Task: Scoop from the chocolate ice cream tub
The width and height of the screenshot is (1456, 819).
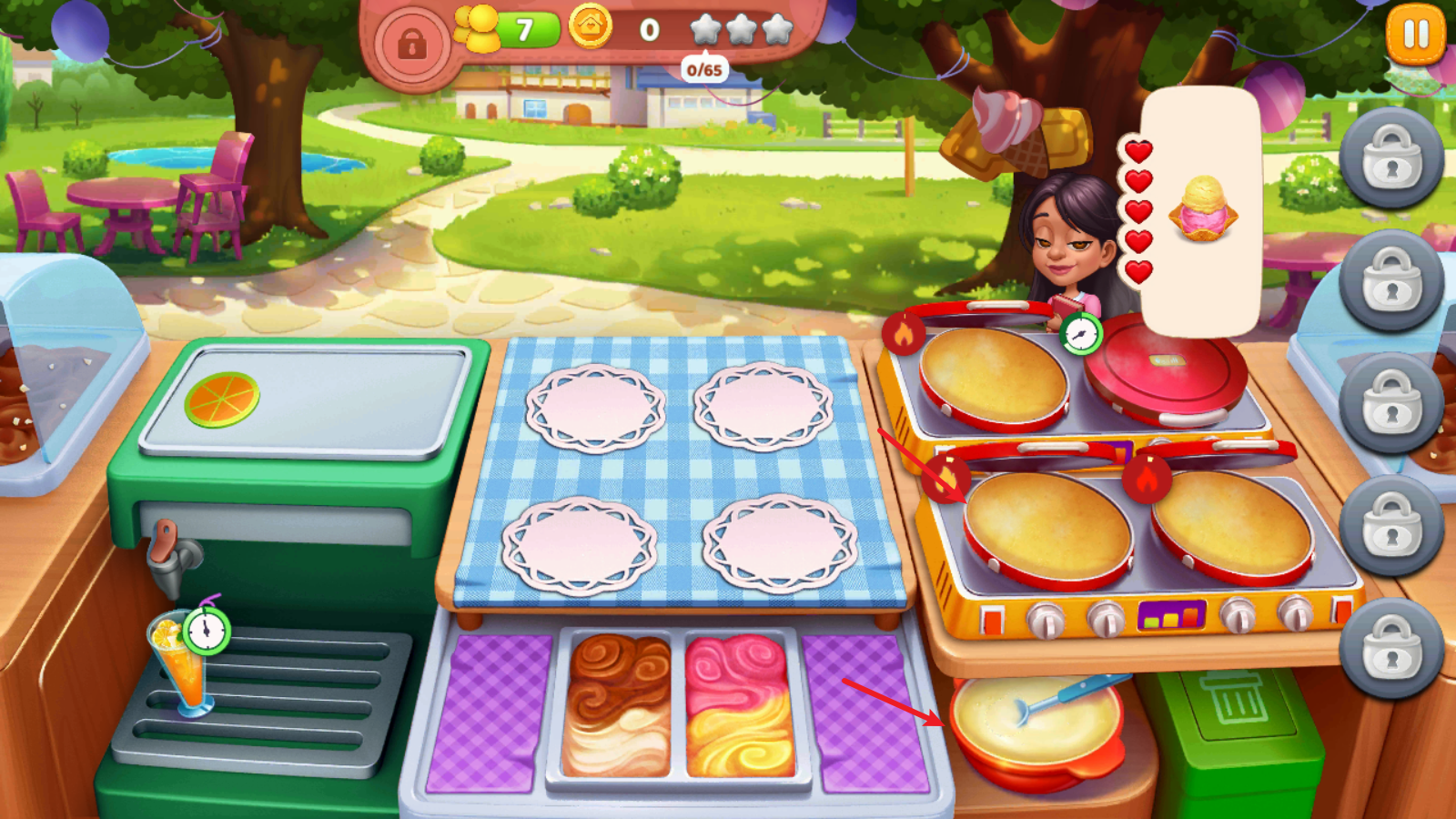Action: pos(618,705)
